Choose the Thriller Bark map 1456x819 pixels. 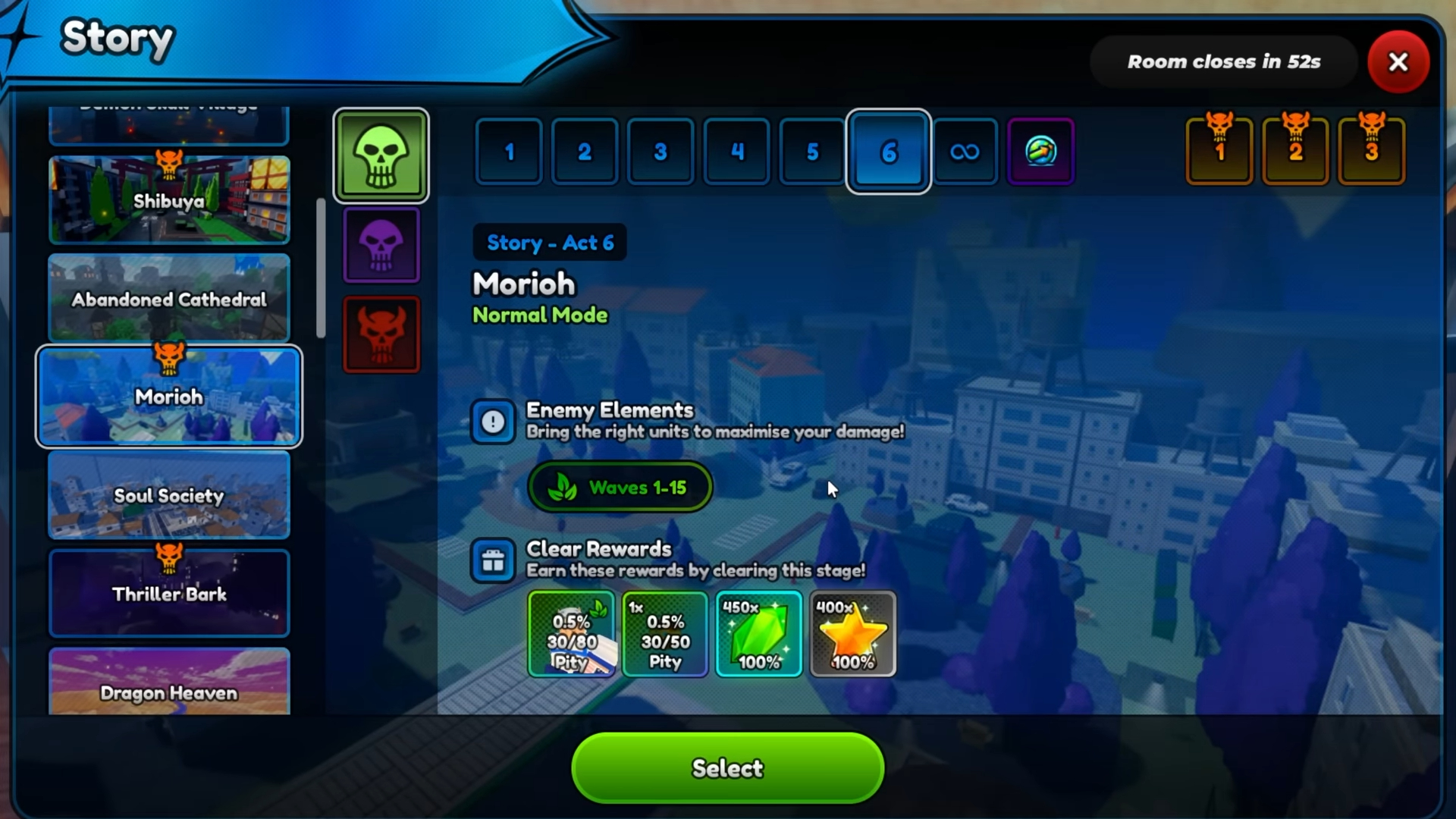169,594
